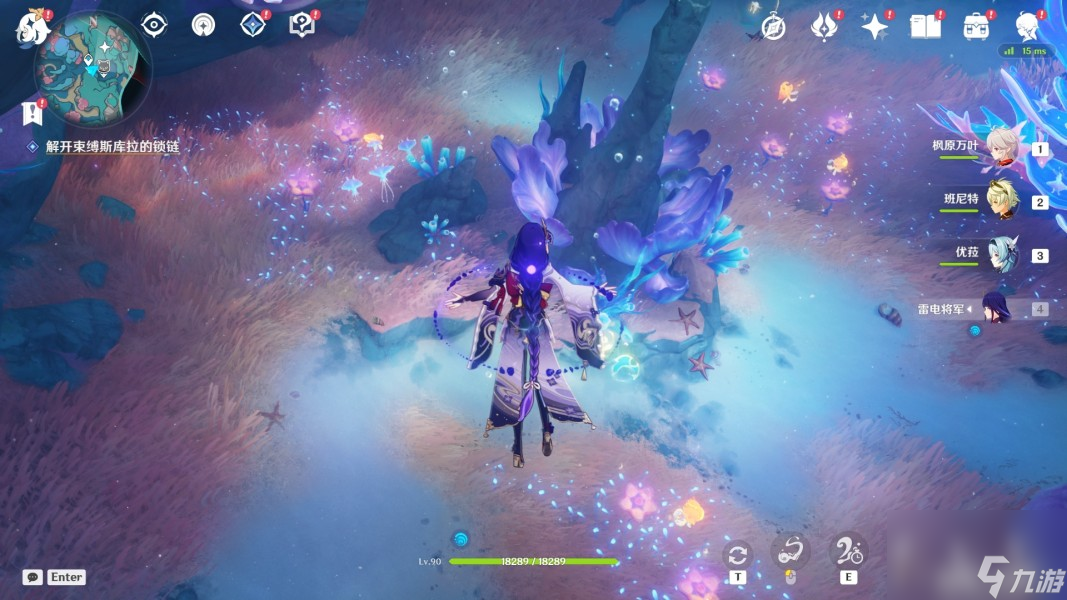Open the diamond-shaped icon with red alert

point(253,24)
